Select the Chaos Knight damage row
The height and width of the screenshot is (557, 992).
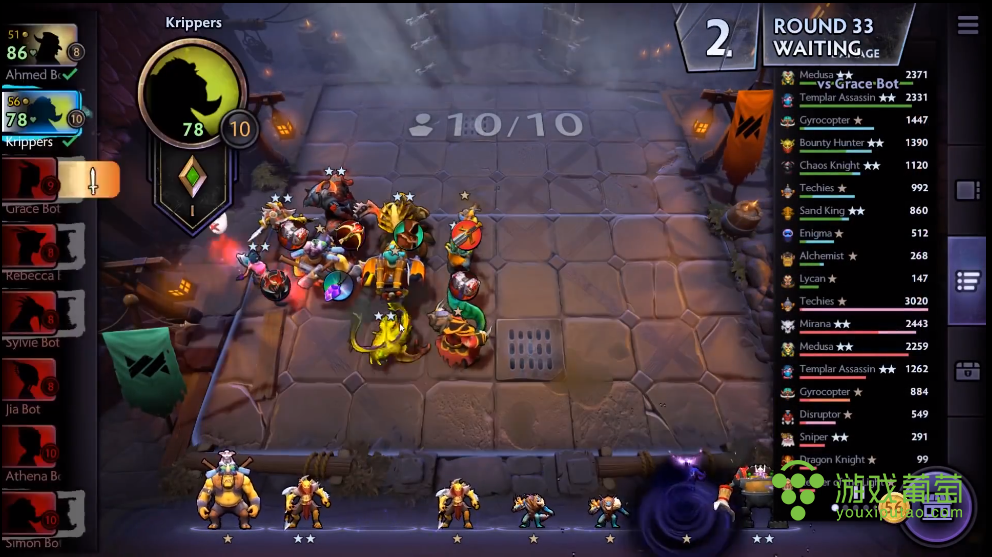857,166
